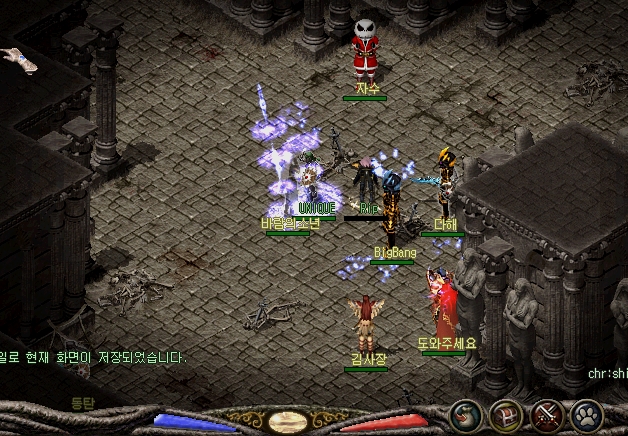This screenshot has height=436, width=628.
Task: Open the money pouch icon
Action: point(466,415)
